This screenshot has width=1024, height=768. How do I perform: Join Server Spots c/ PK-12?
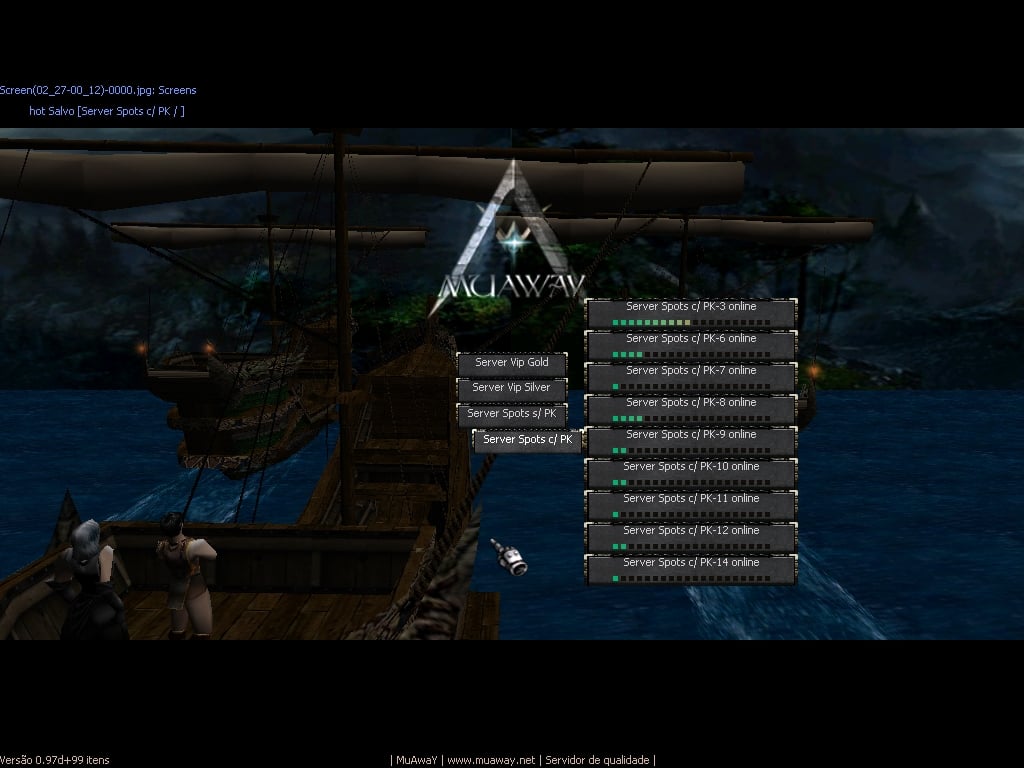[691, 537]
